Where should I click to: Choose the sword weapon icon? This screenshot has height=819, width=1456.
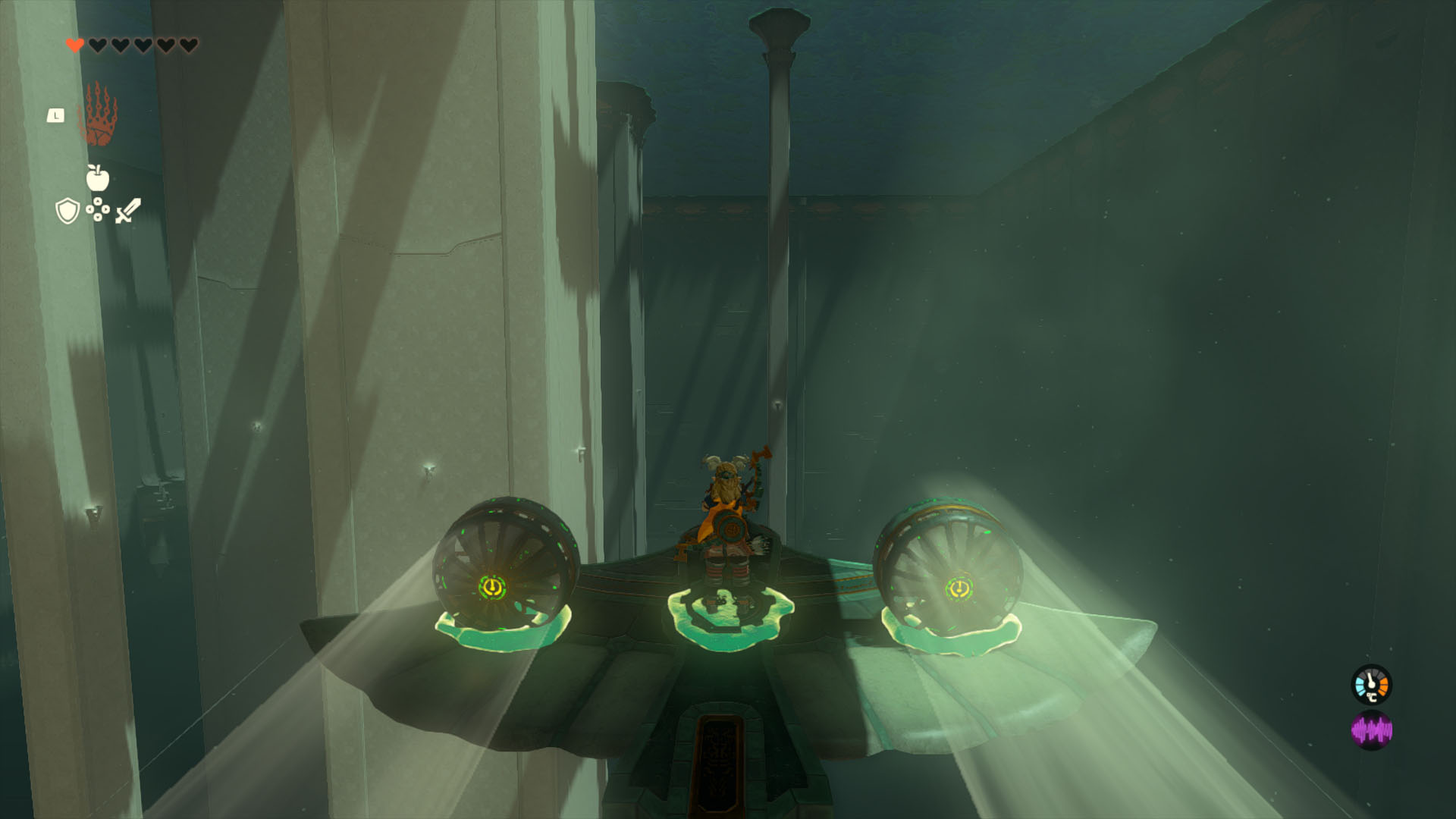pyautogui.click(x=128, y=210)
